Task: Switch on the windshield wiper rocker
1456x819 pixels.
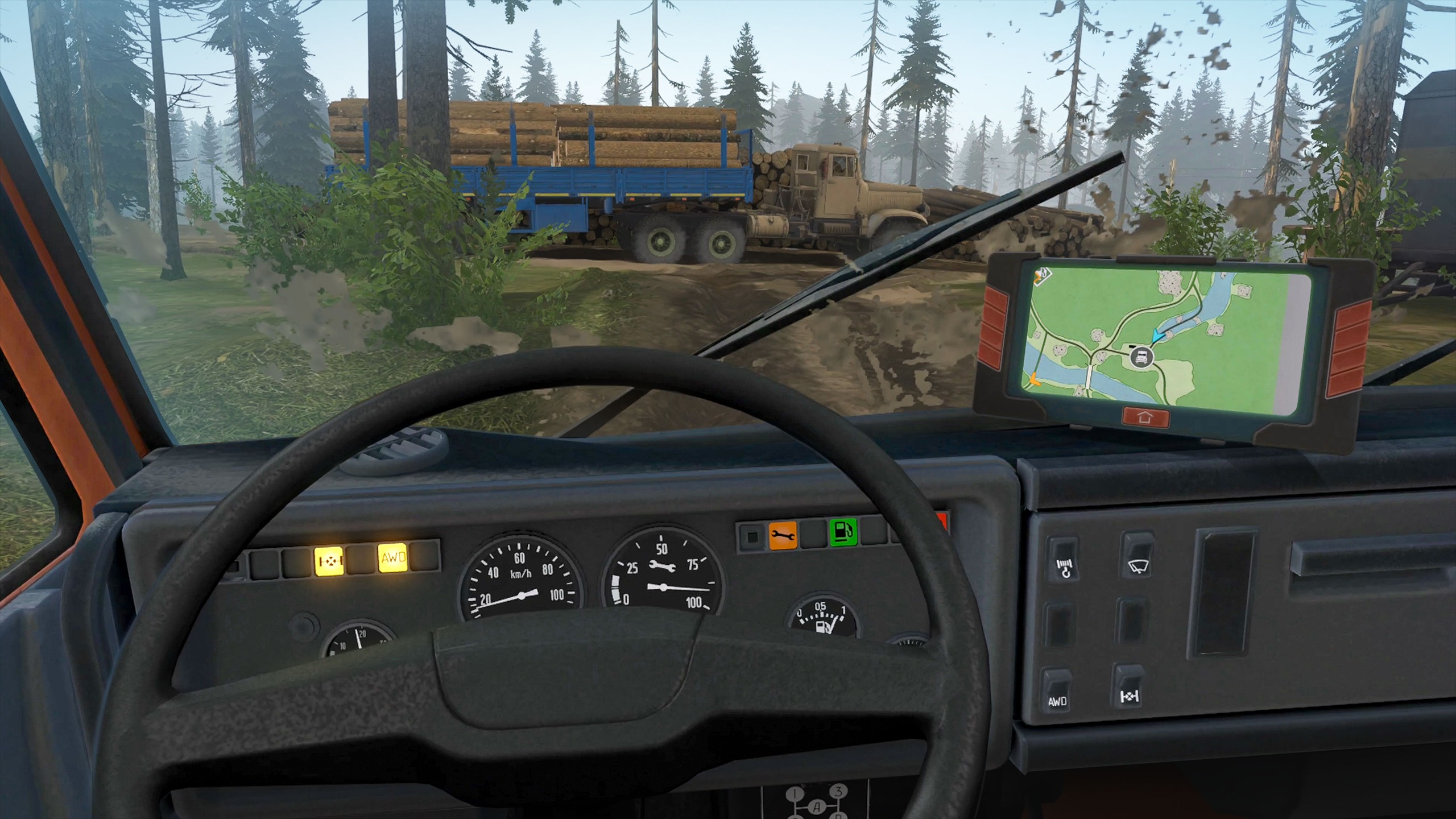Action: point(1136,555)
